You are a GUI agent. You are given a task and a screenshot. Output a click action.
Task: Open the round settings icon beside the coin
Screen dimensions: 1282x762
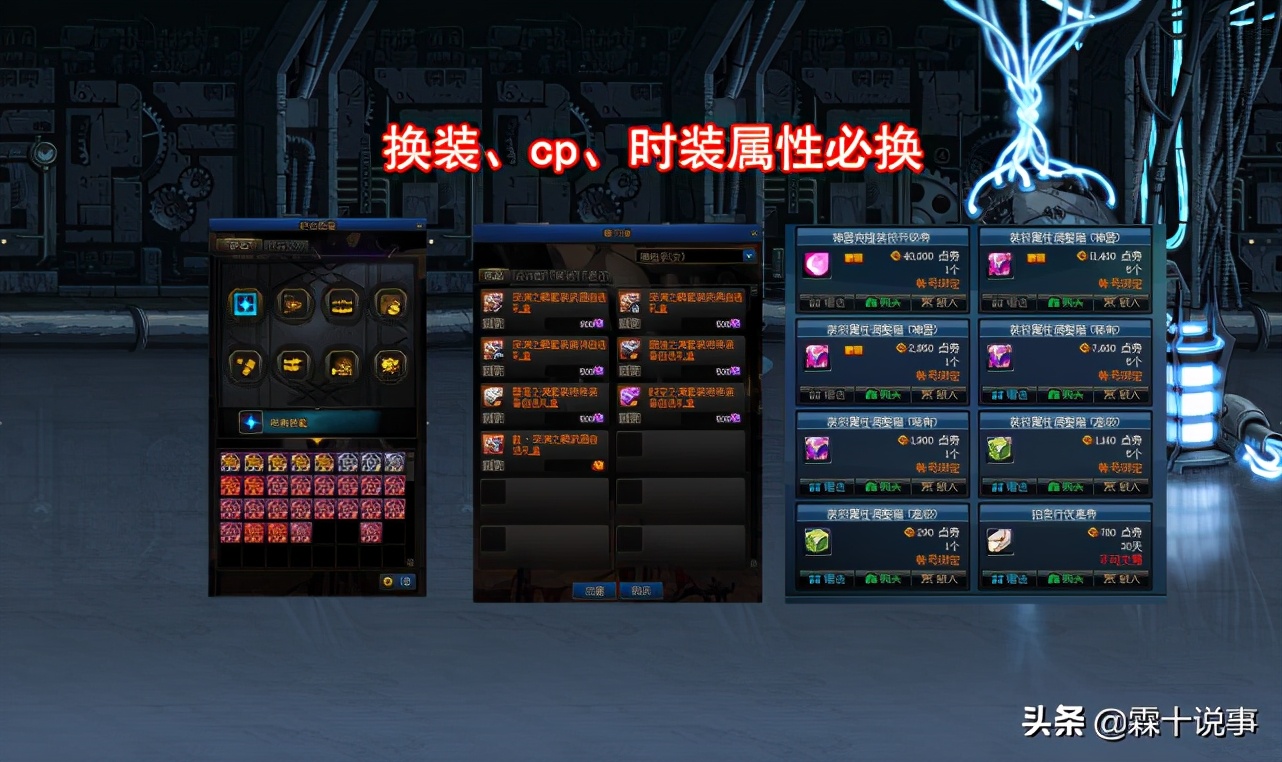click(407, 580)
